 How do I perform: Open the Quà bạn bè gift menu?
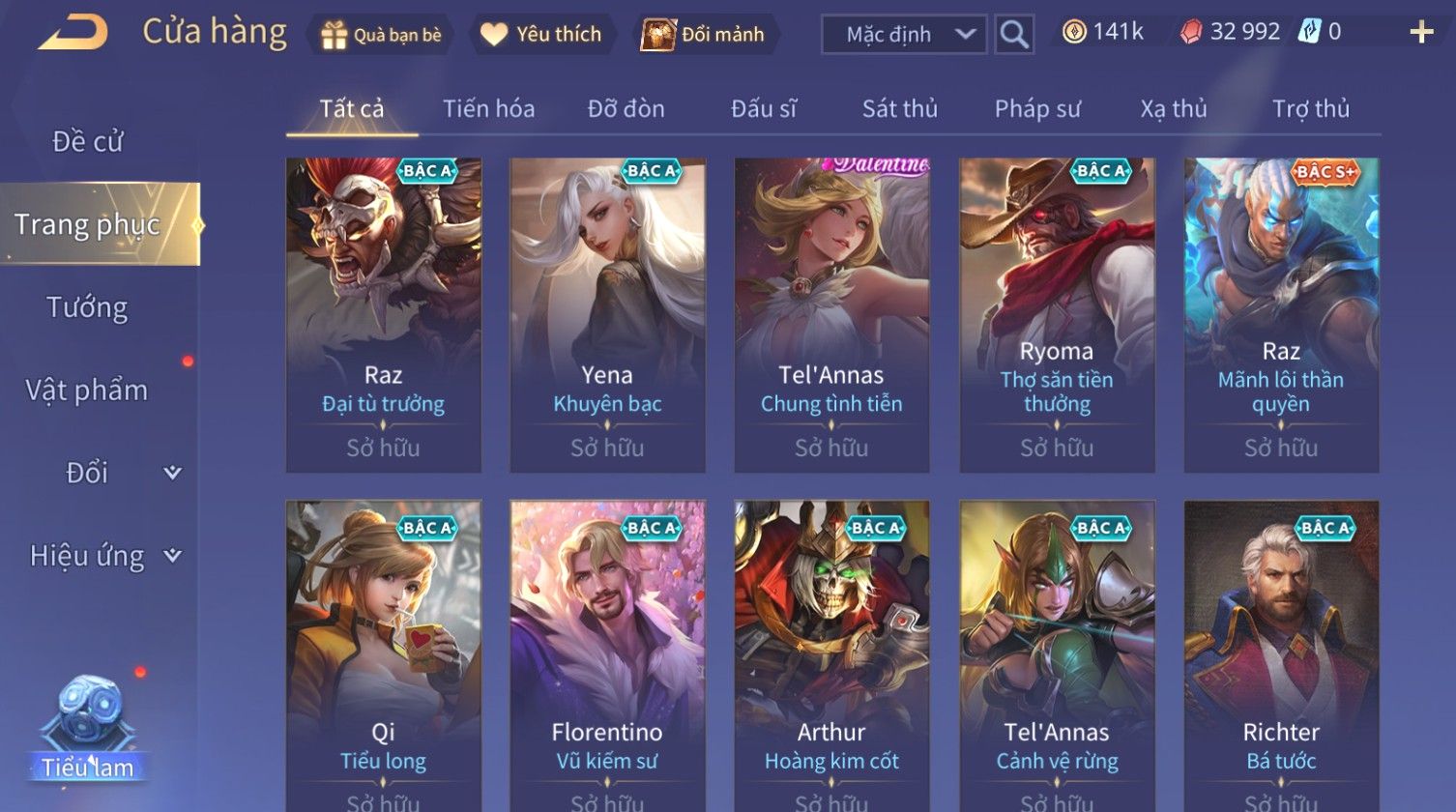coord(381,35)
